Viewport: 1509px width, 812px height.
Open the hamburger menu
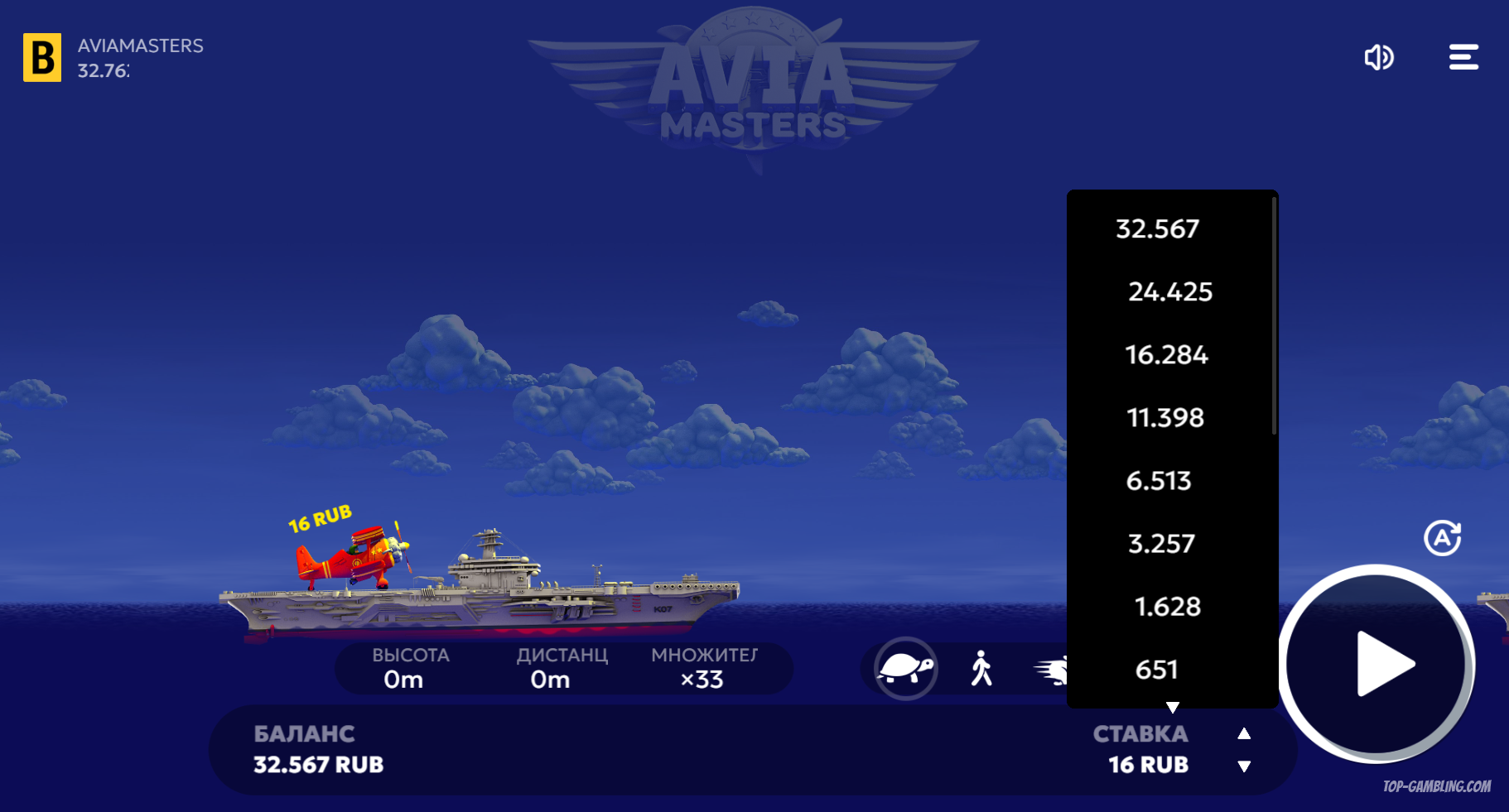coord(1463,57)
